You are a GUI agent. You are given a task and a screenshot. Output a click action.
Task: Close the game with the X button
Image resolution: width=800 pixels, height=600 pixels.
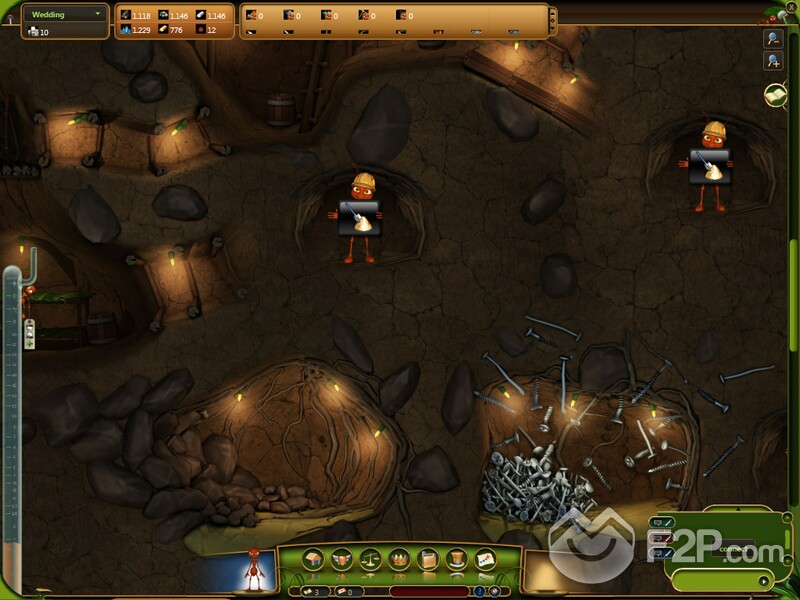coord(790,6)
